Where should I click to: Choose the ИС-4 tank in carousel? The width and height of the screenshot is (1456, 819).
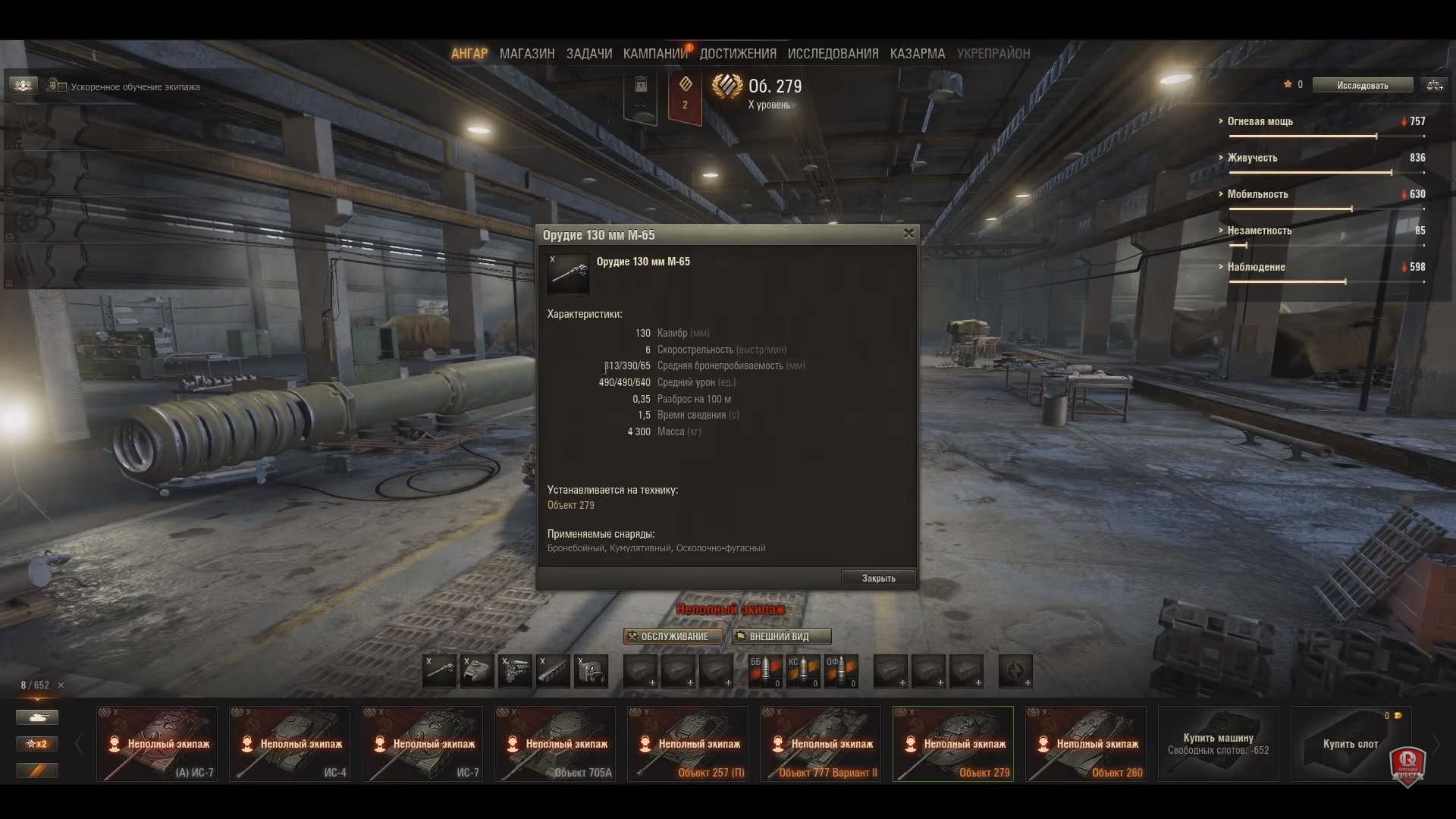(289, 744)
